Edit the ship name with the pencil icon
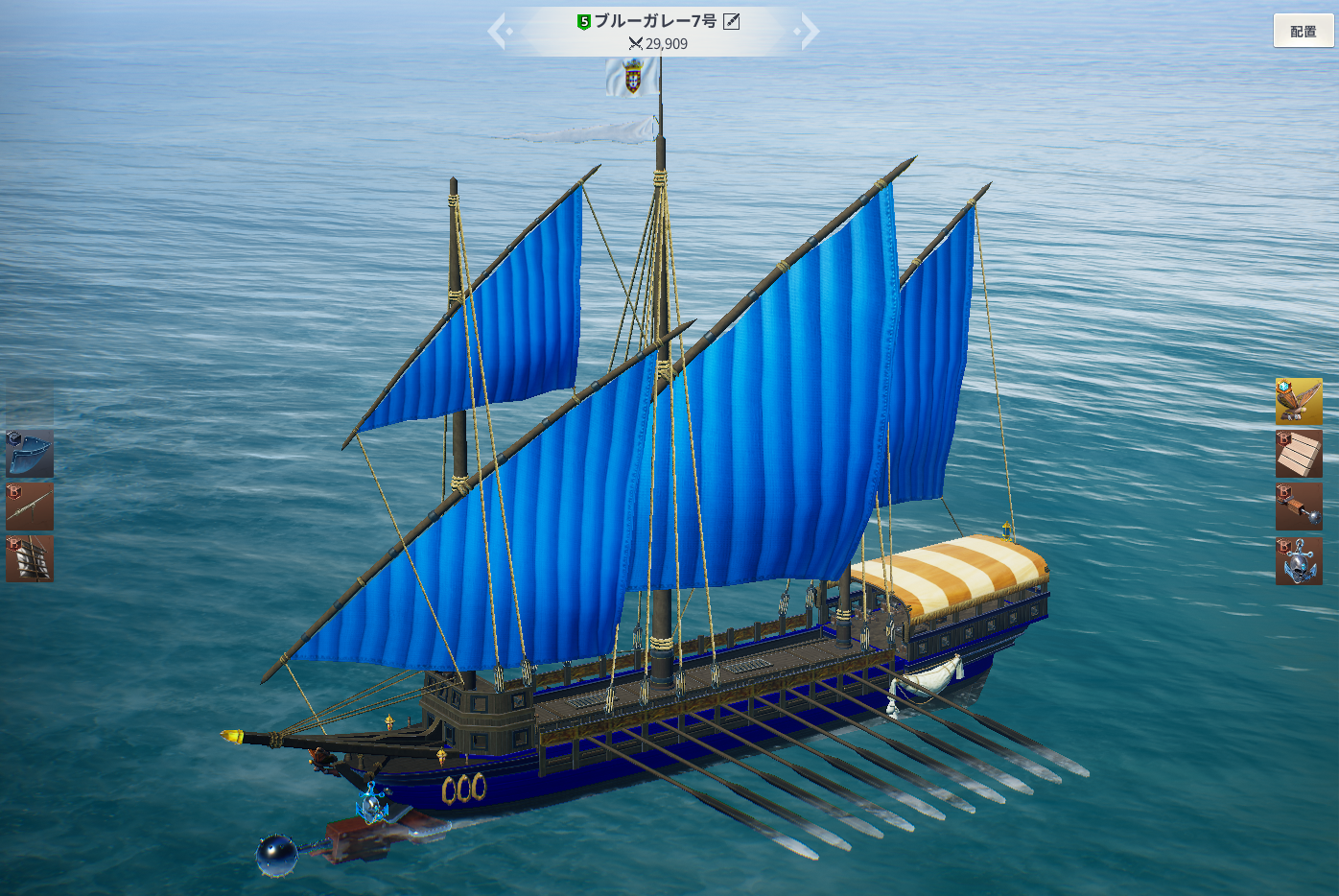This screenshot has height=896, width=1339. 731,21
